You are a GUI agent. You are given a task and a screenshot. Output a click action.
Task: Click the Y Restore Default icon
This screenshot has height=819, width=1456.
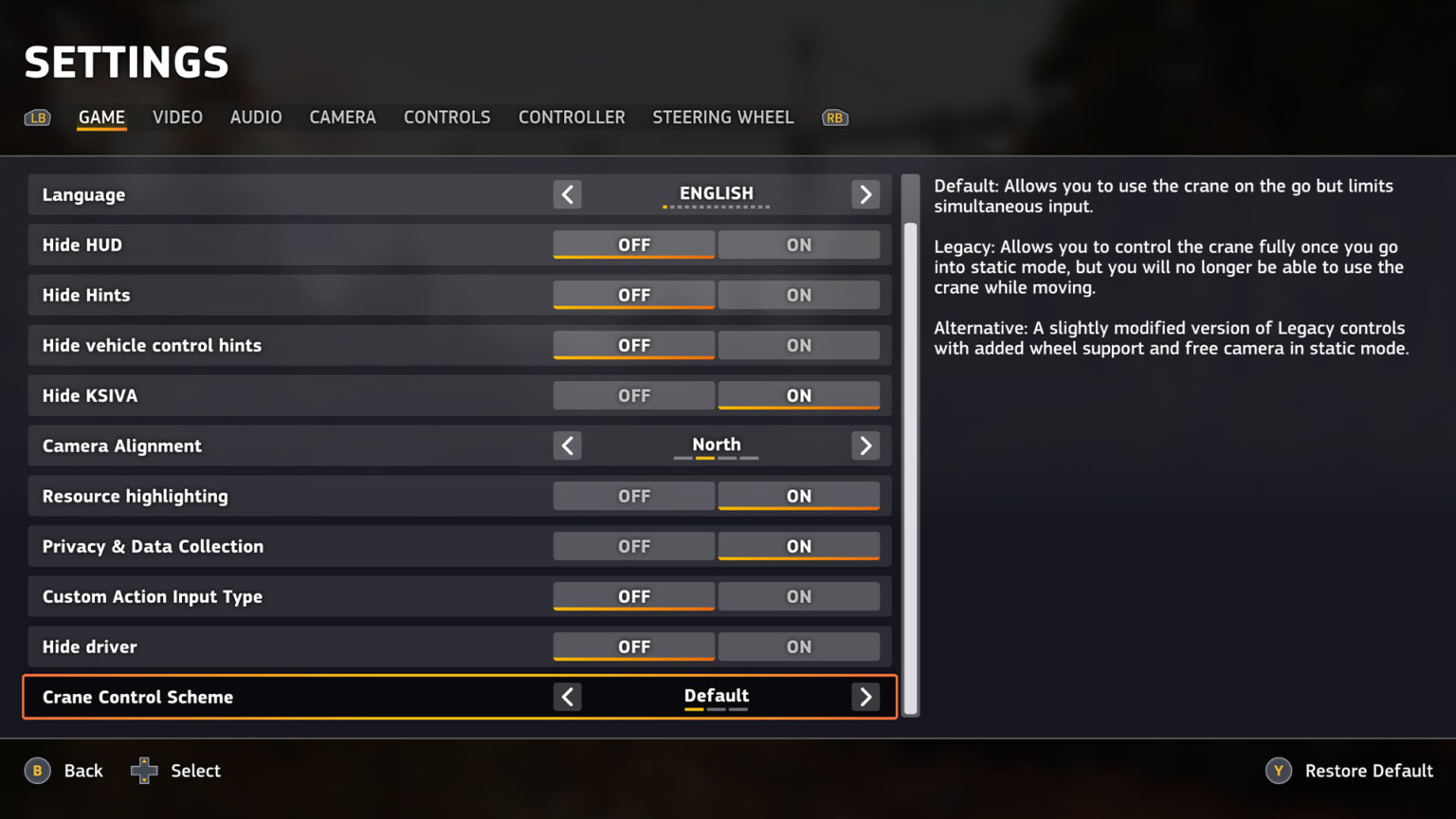tap(1277, 771)
